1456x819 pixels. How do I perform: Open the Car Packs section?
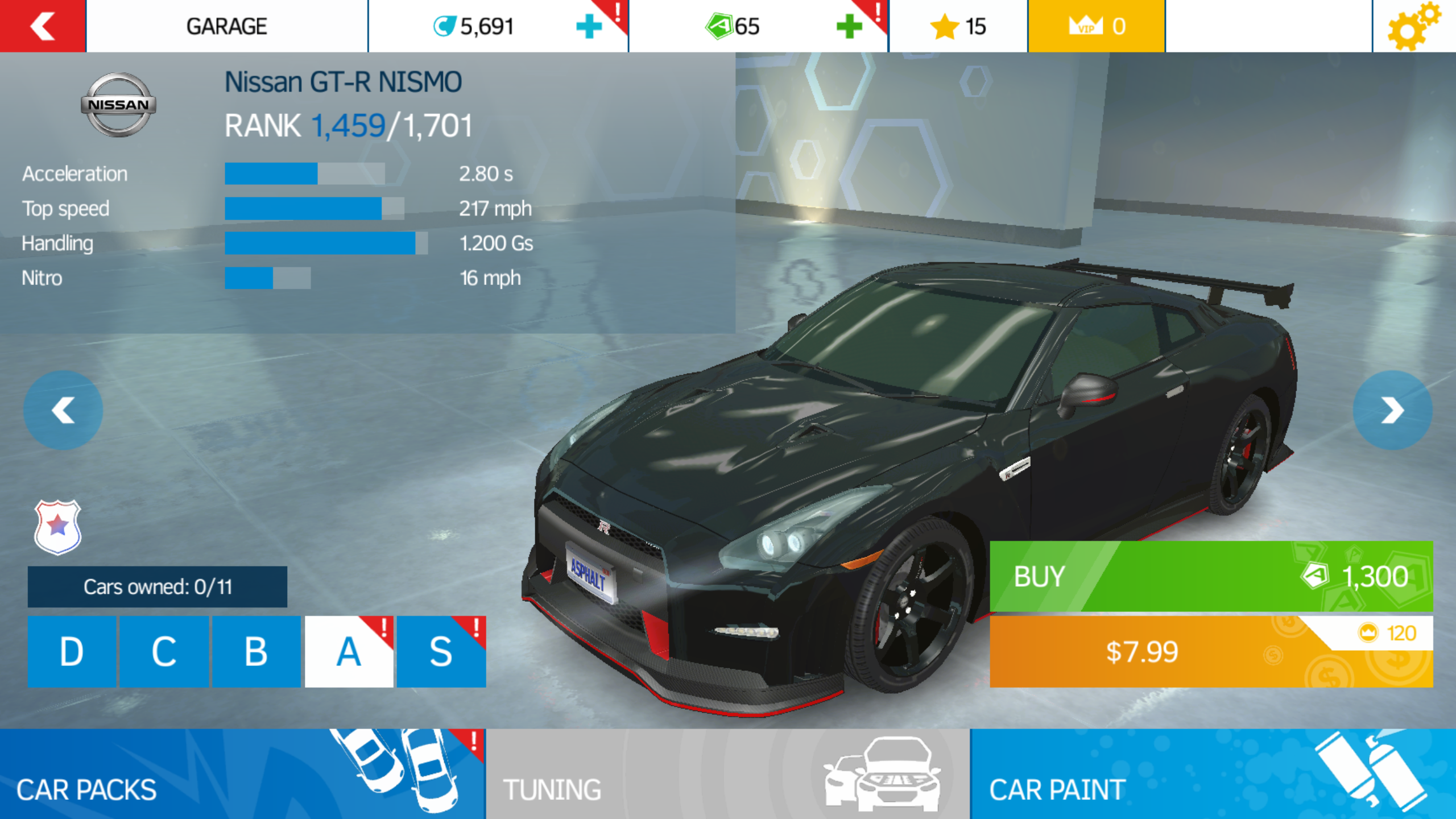(242, 774)
